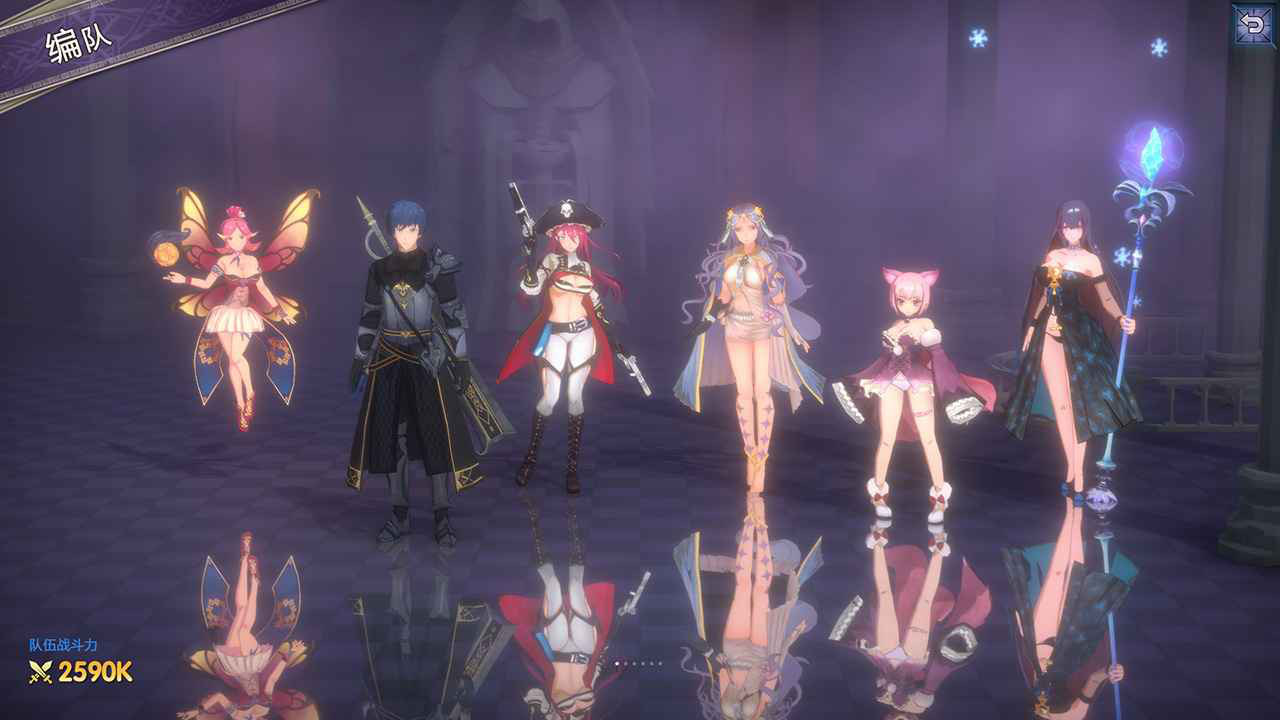Image resolution: width=1280 pixels, height=720 pixels.
Task: Switch to the fifth formation page dot
Action: 651,663
